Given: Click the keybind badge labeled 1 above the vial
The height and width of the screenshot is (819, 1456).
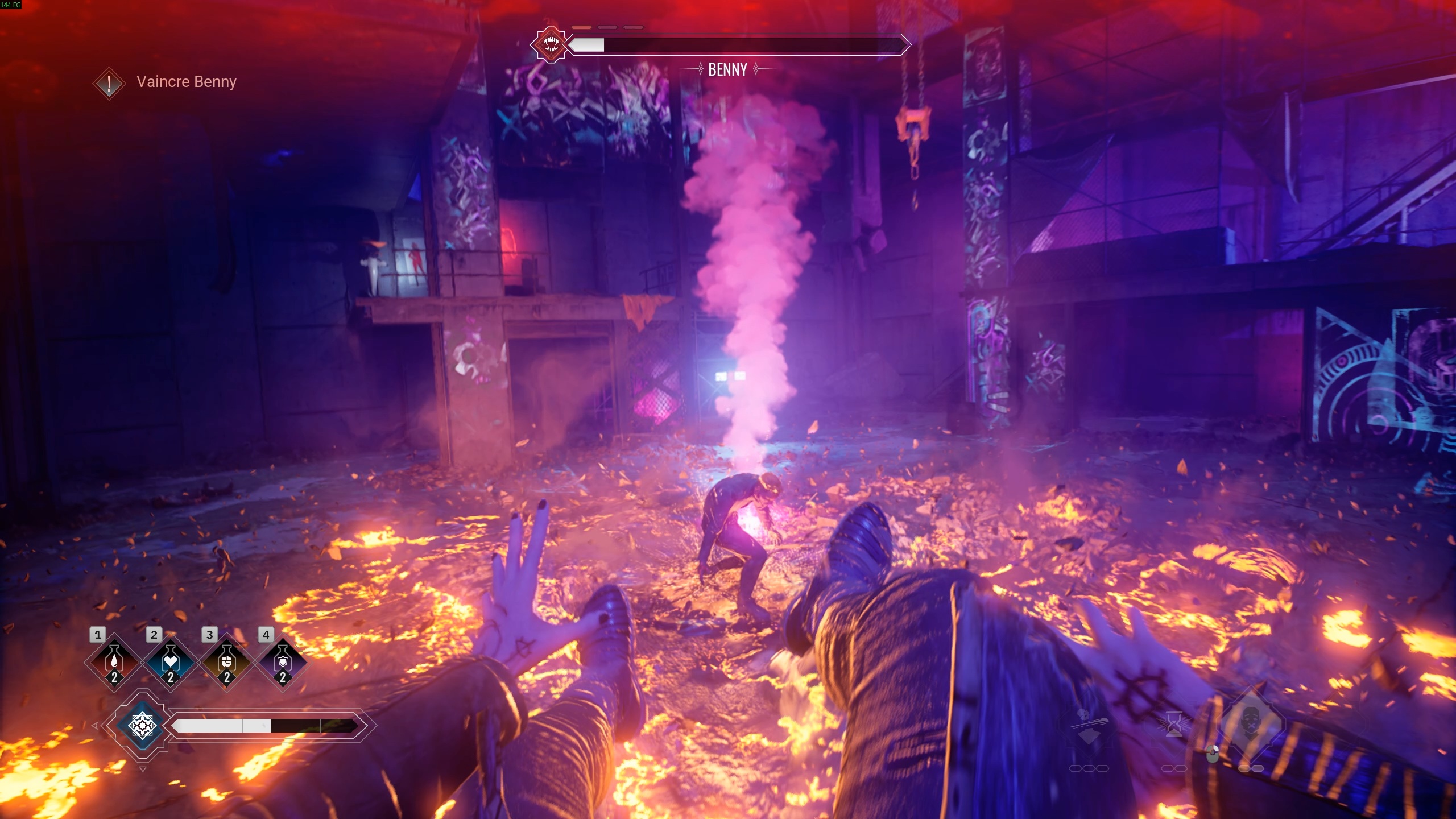Looking at the screenshot, I should 98,634.
